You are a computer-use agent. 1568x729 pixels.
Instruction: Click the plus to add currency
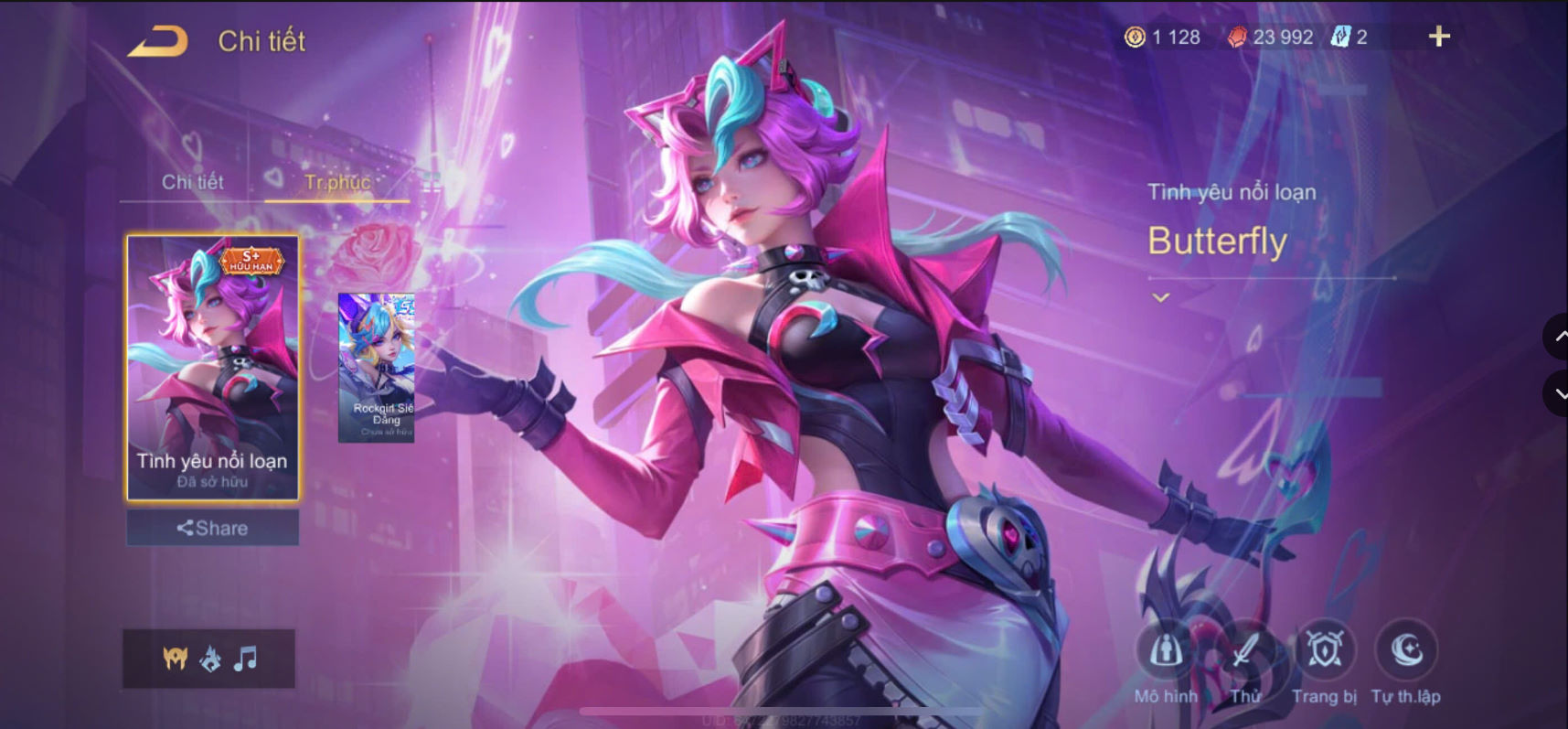1441,37
